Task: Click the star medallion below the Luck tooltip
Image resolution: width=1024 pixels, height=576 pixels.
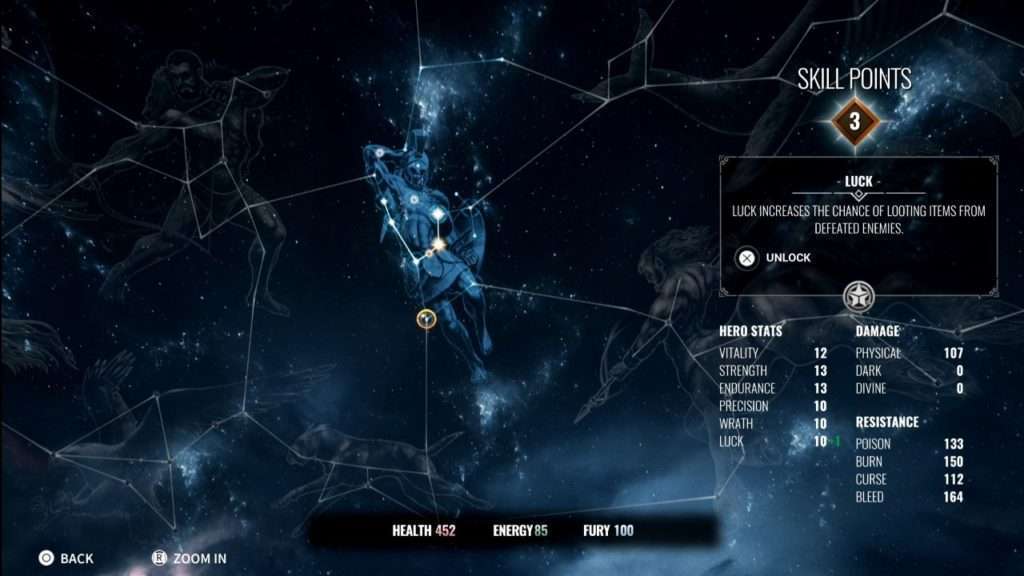Action: tap(858, 295)
